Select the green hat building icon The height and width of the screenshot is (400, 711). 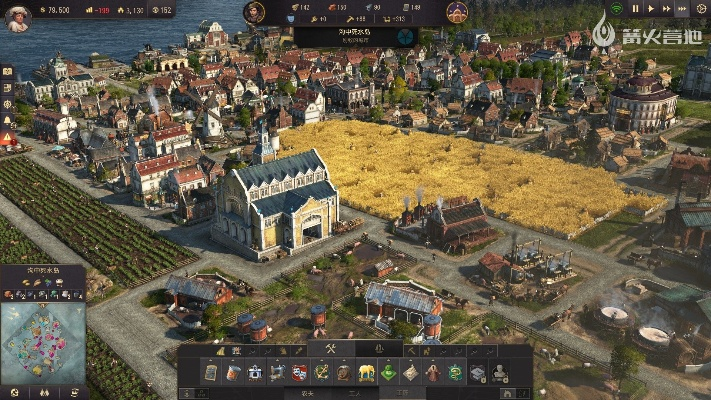(388, 372)
